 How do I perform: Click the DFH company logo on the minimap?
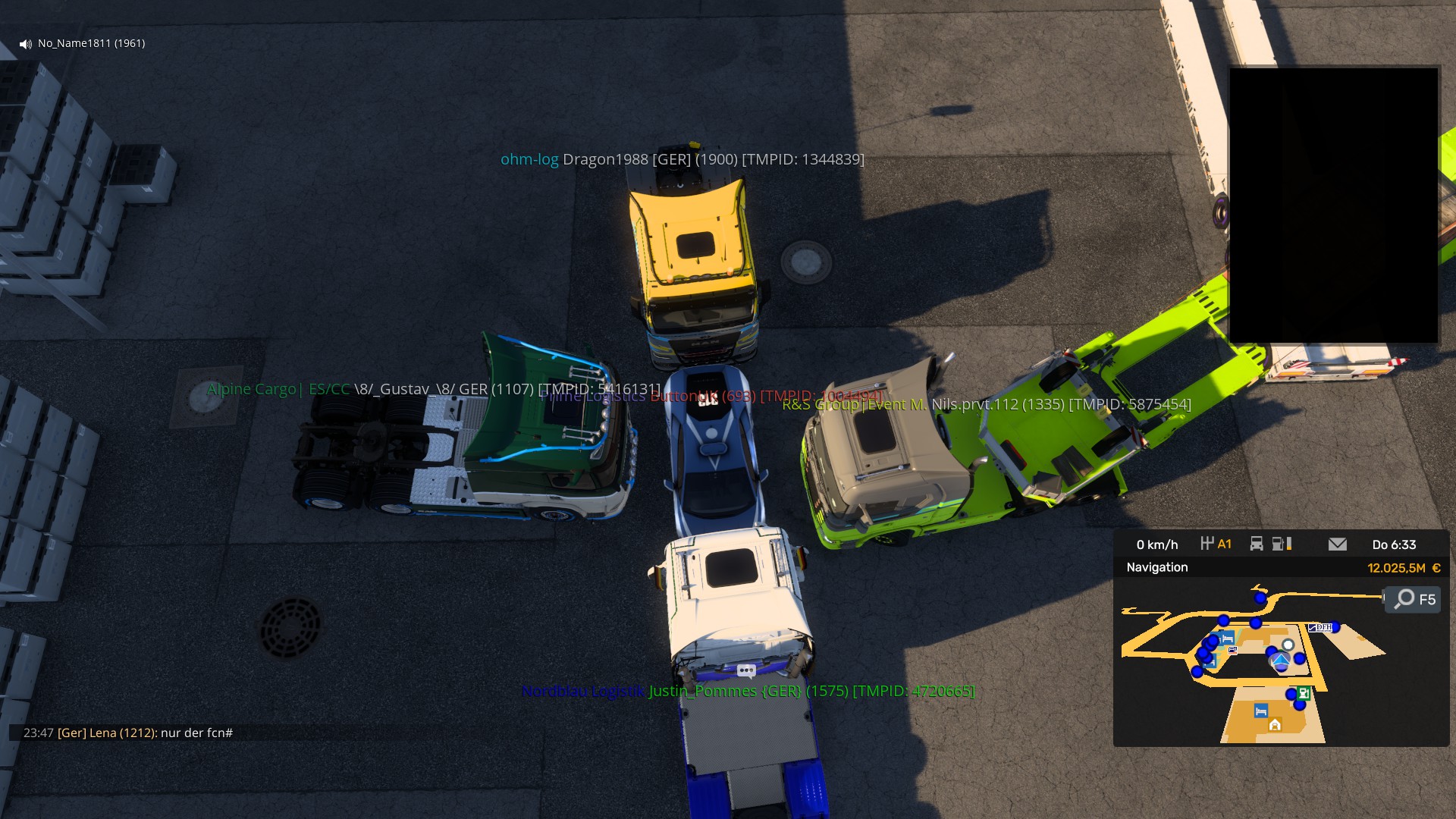point(1321,627)
